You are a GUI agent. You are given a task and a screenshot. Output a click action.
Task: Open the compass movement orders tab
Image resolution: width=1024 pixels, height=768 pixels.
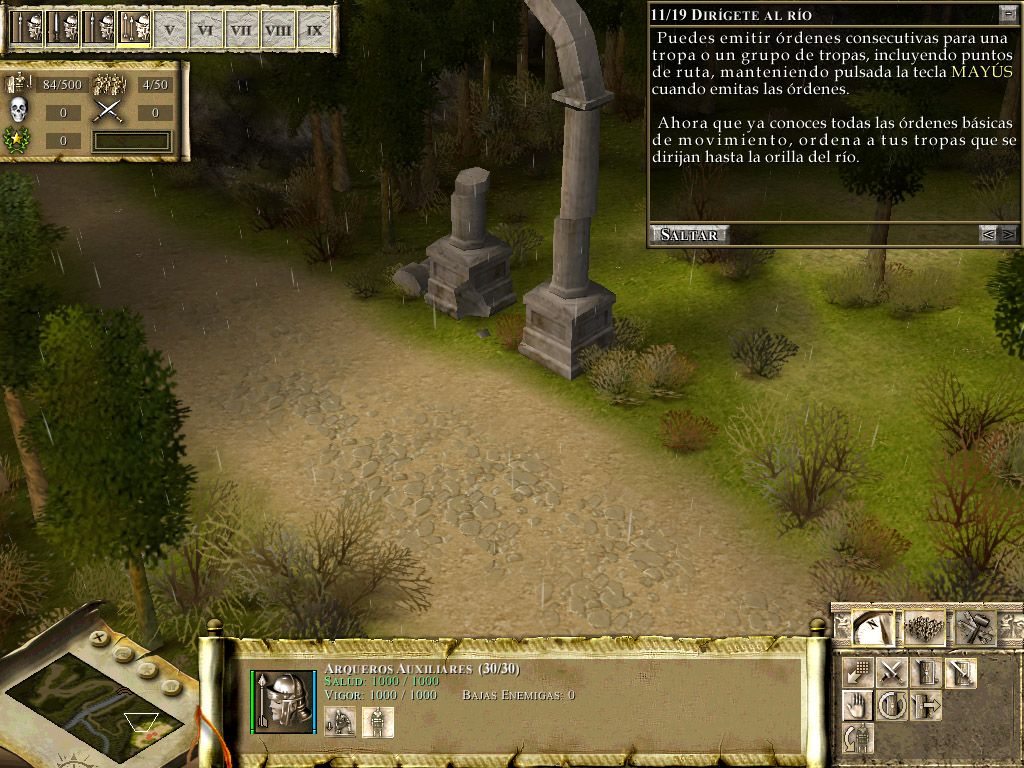(872, 627)
